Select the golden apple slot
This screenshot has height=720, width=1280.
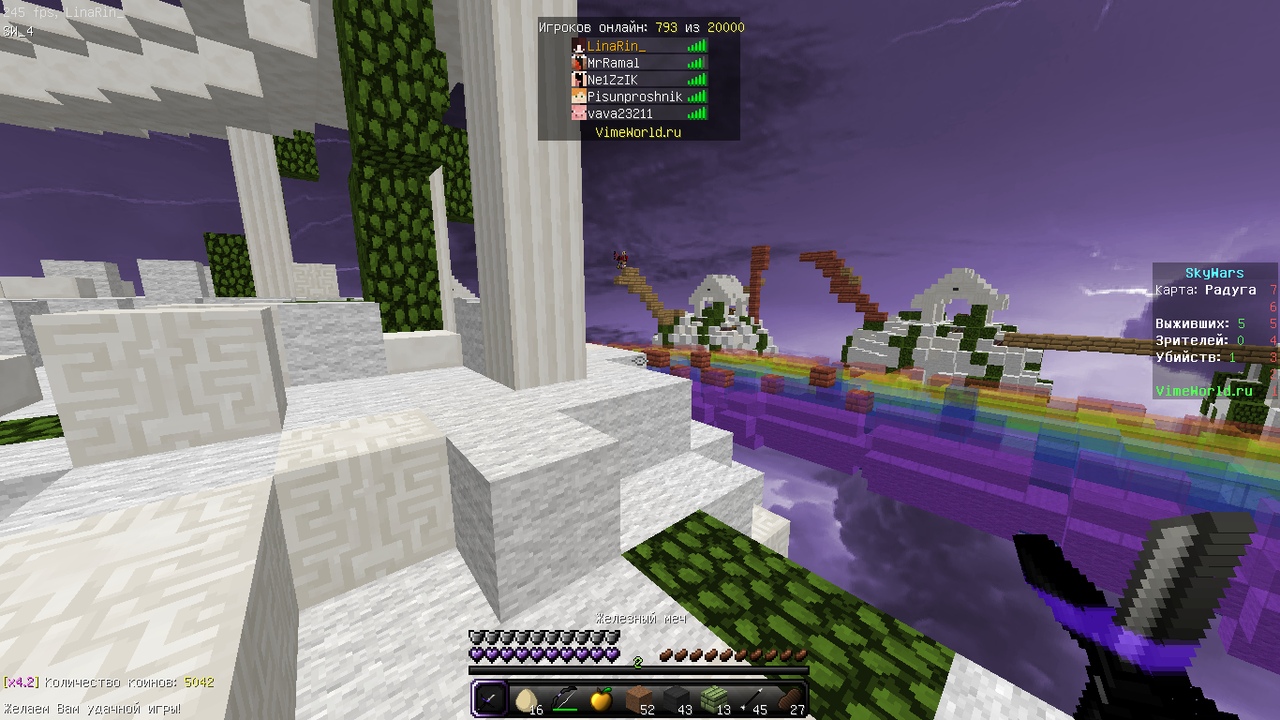point(601,699)
